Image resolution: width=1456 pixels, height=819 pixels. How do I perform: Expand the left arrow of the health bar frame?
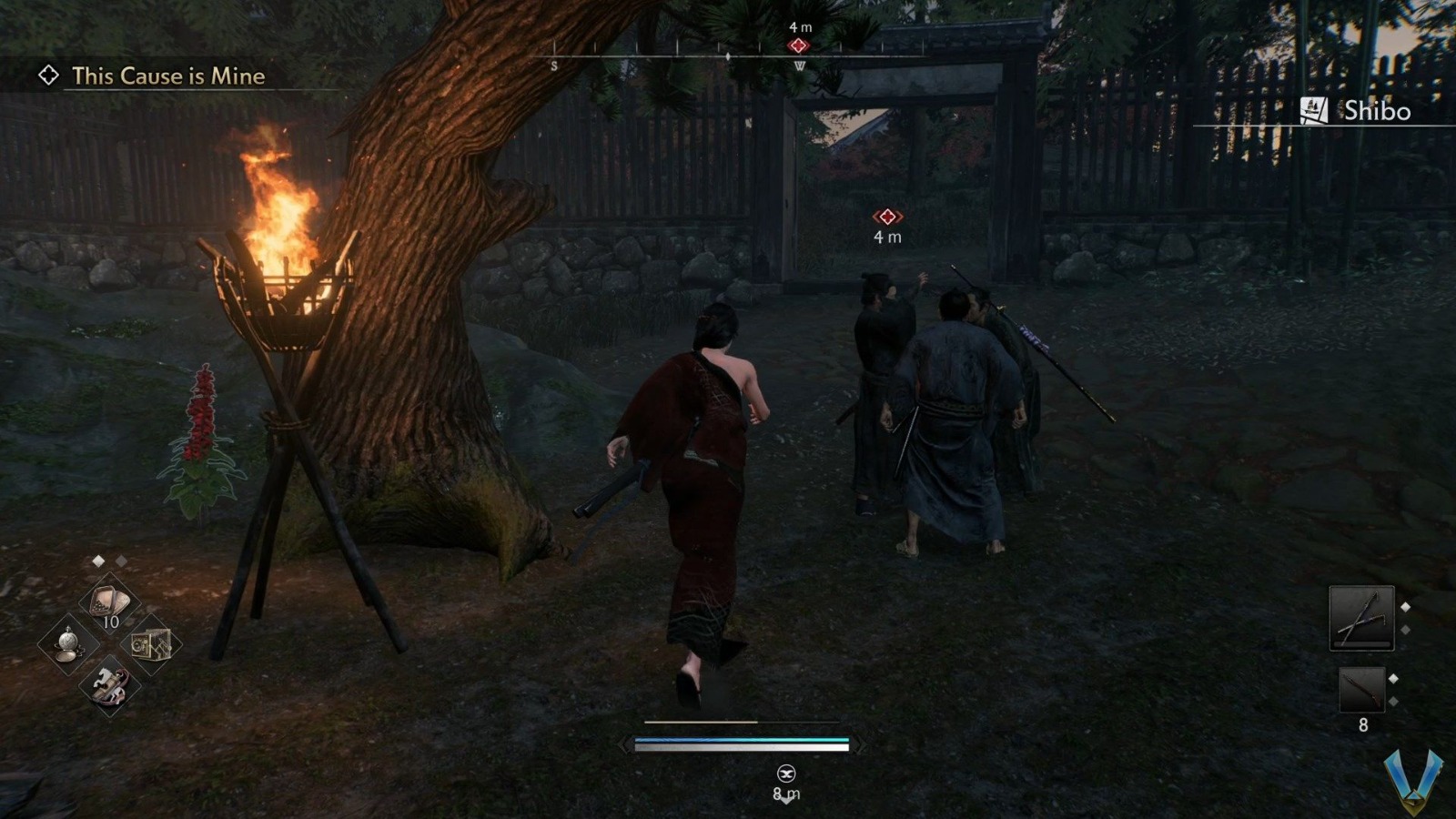pyautogui.click(x=624, y=746)
